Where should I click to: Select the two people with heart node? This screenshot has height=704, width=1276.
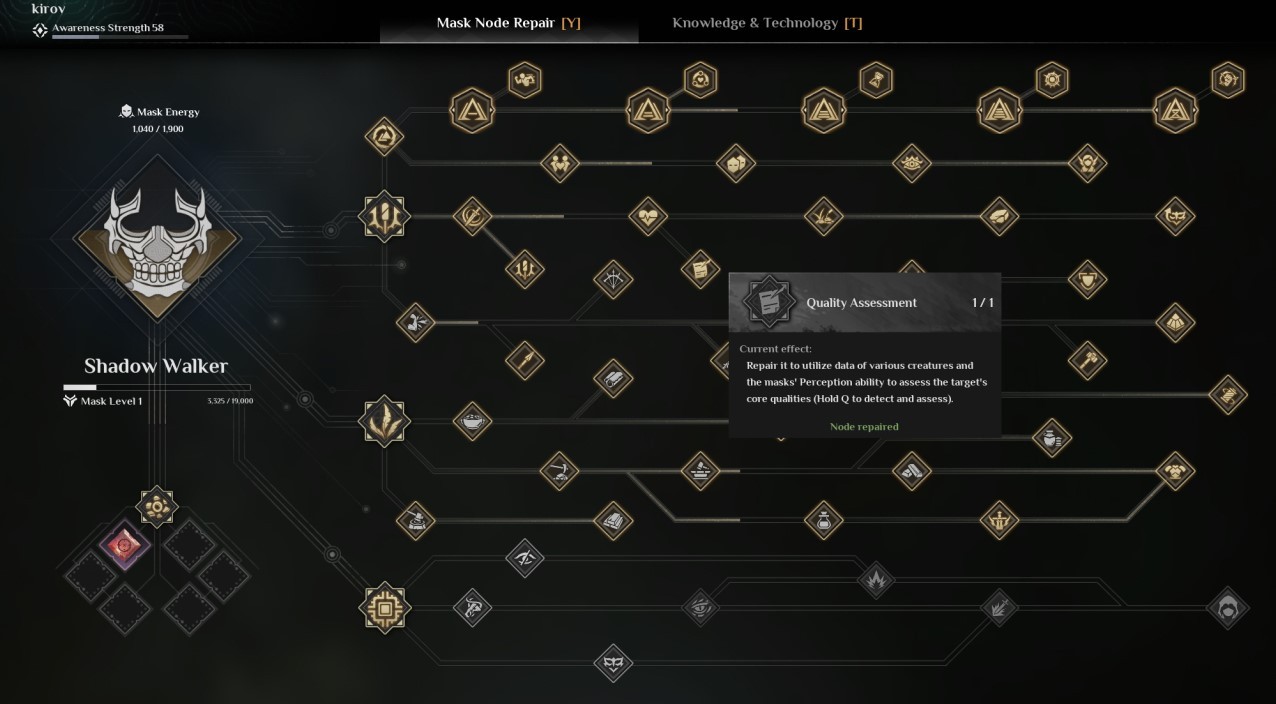559,162
